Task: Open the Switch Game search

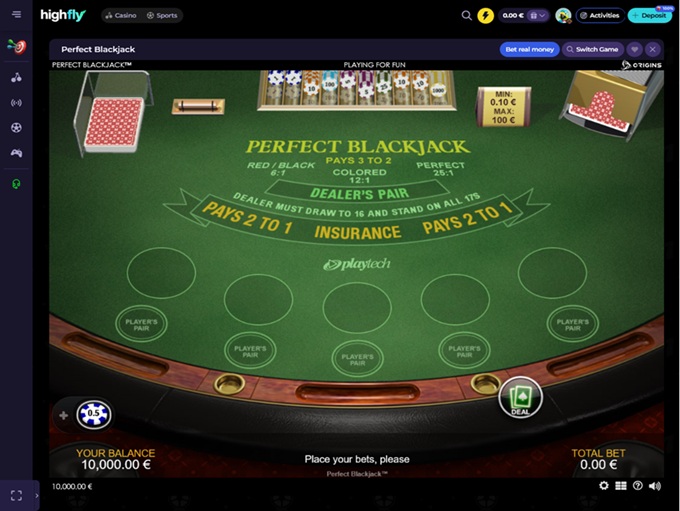Action: click(x=593, y=49)
